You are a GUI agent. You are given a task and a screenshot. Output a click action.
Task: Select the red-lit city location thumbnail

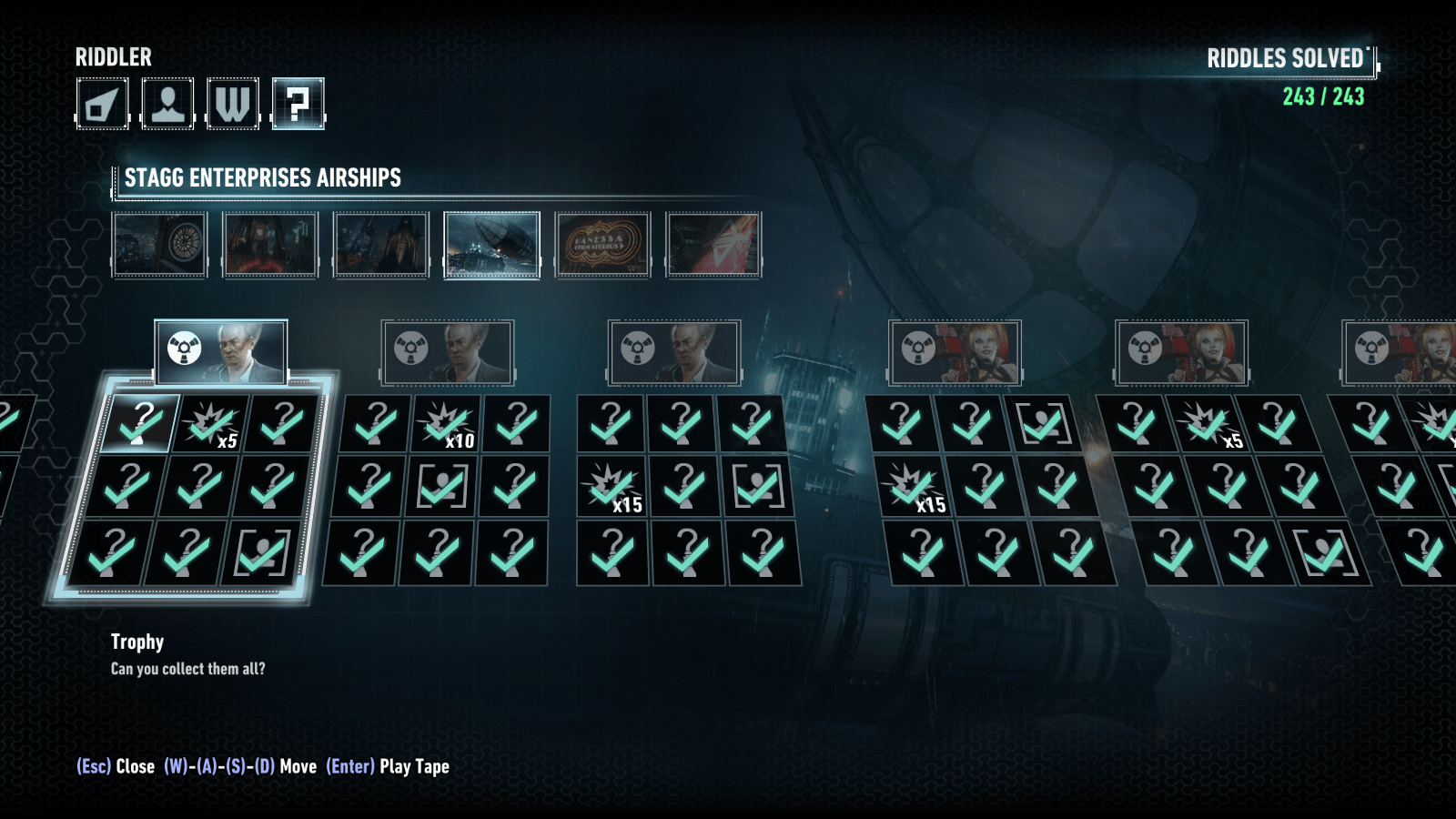tap(270, 244)
